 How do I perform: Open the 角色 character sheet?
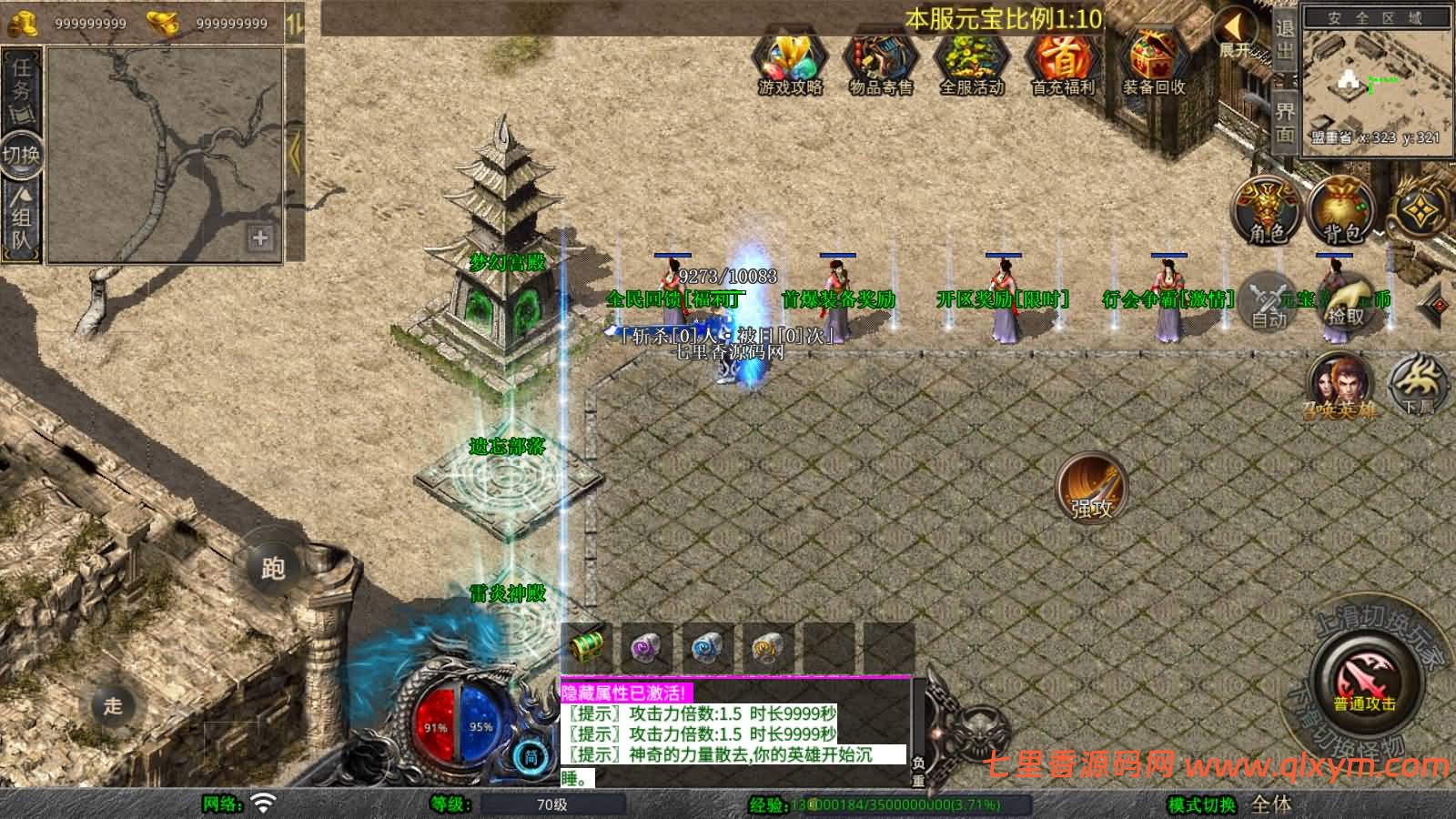[x=1267, y=211]
